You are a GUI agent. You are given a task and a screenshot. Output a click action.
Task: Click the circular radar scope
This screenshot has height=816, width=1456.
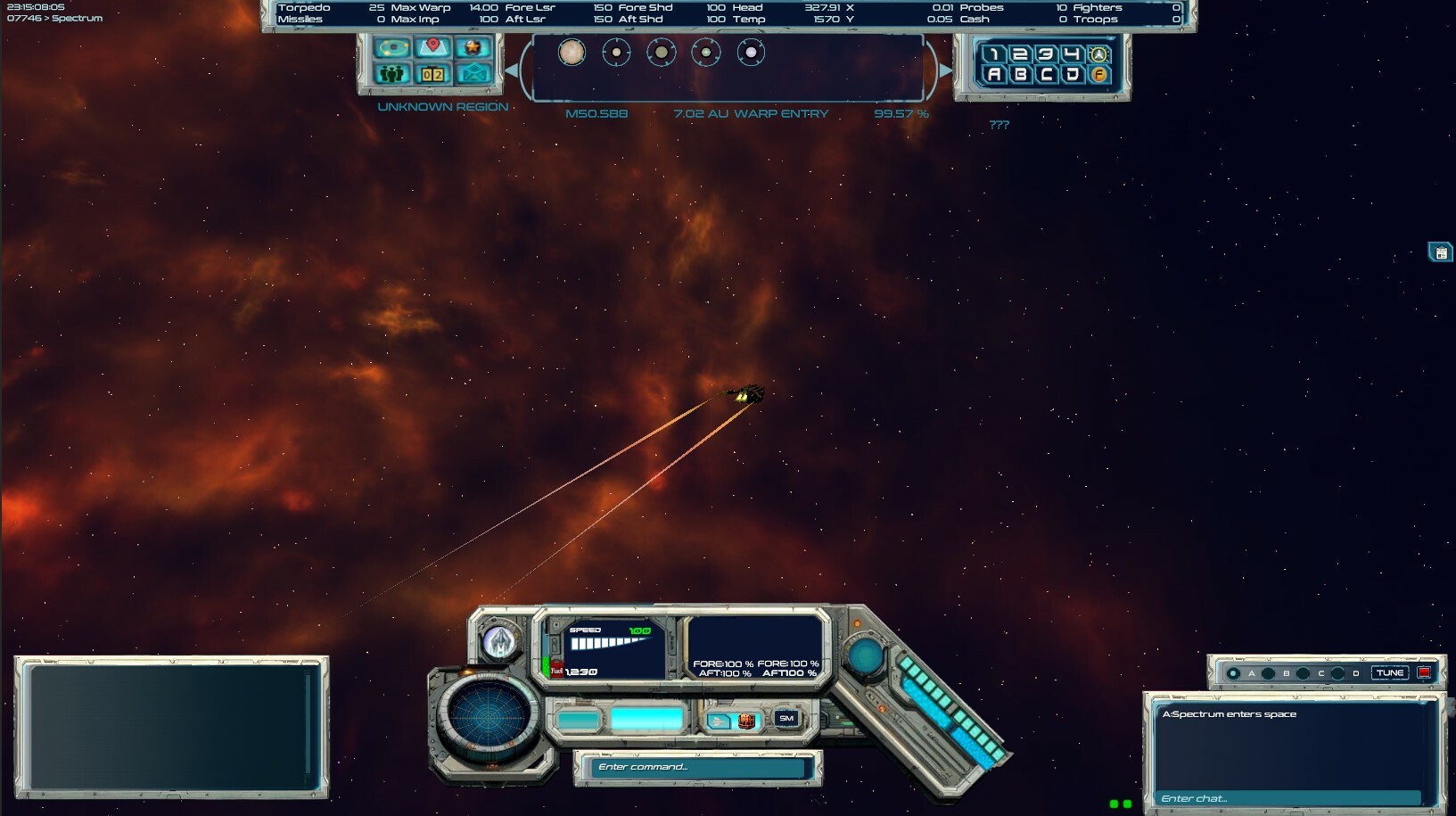pyautogui.click(x=488, y=715)
